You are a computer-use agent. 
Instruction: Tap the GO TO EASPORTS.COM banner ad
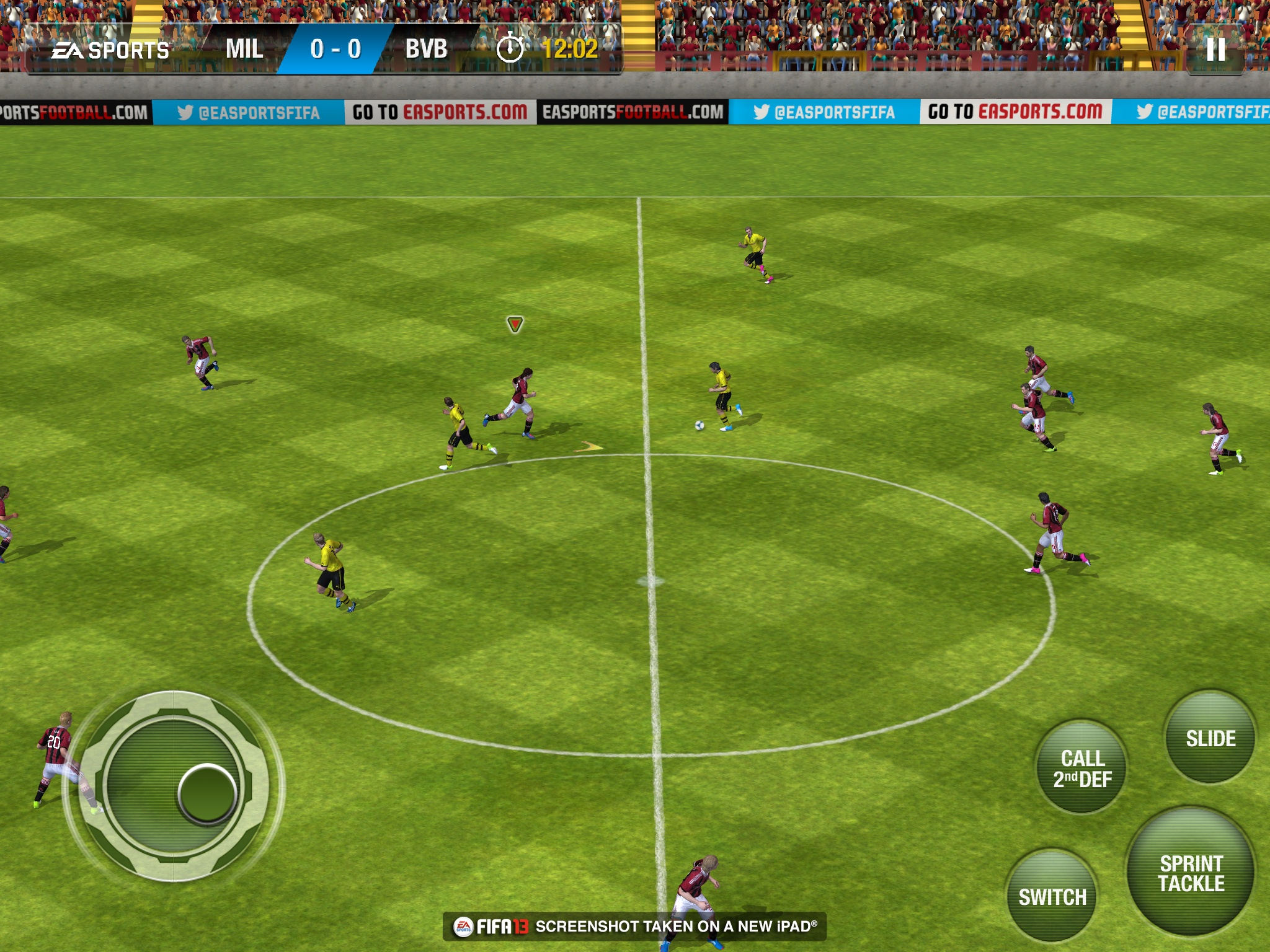pyautogui.click(x=440, y=112)
